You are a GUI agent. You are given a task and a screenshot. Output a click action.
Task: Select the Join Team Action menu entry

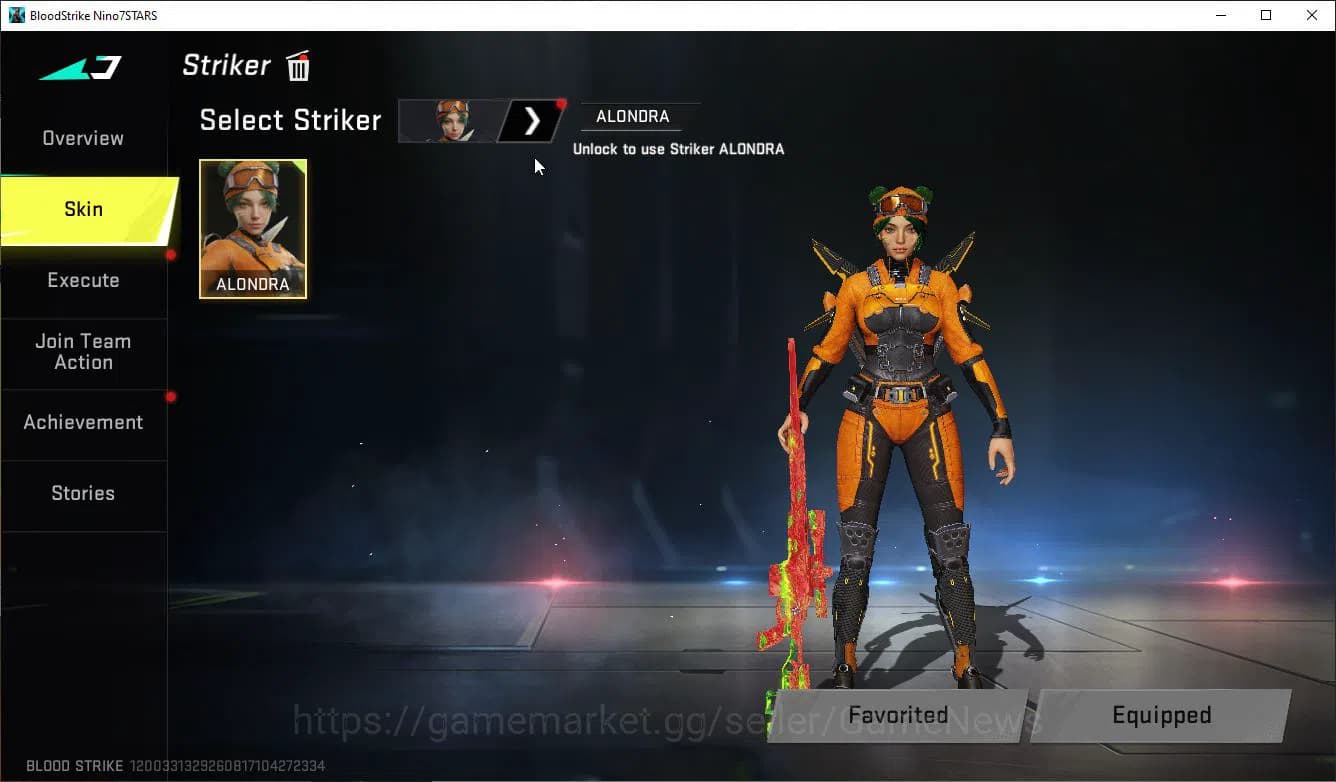82,352
